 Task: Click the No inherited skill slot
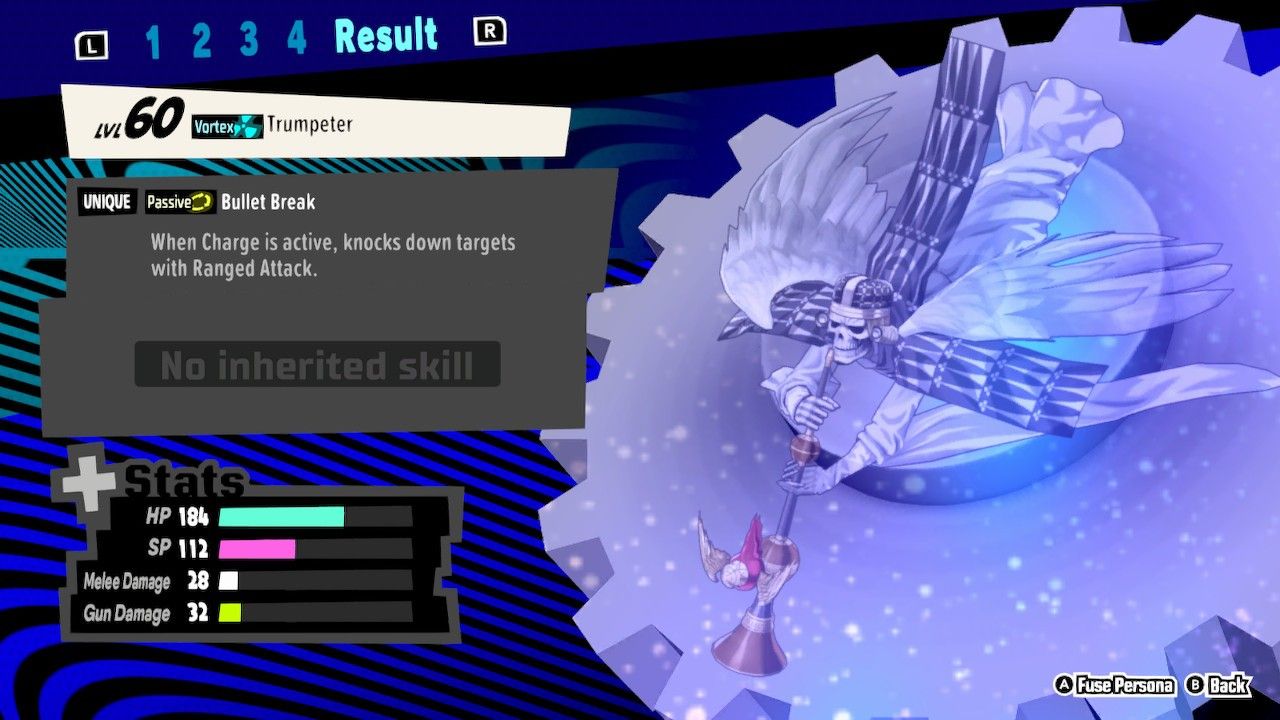pyautogui.click(x=318, y=364)
